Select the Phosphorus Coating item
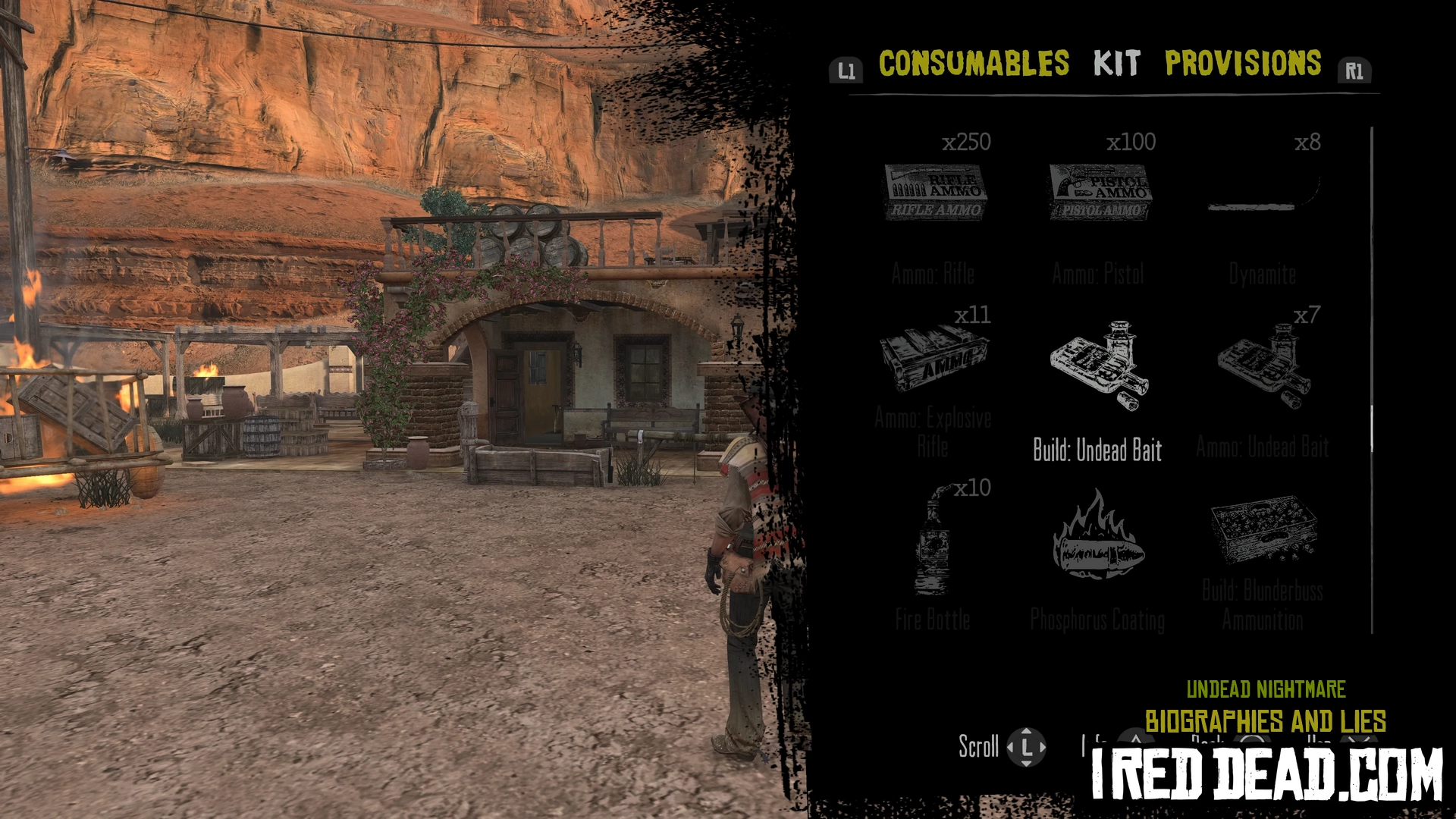The height and width of the screenshot is (819, 1456). 1098,537
